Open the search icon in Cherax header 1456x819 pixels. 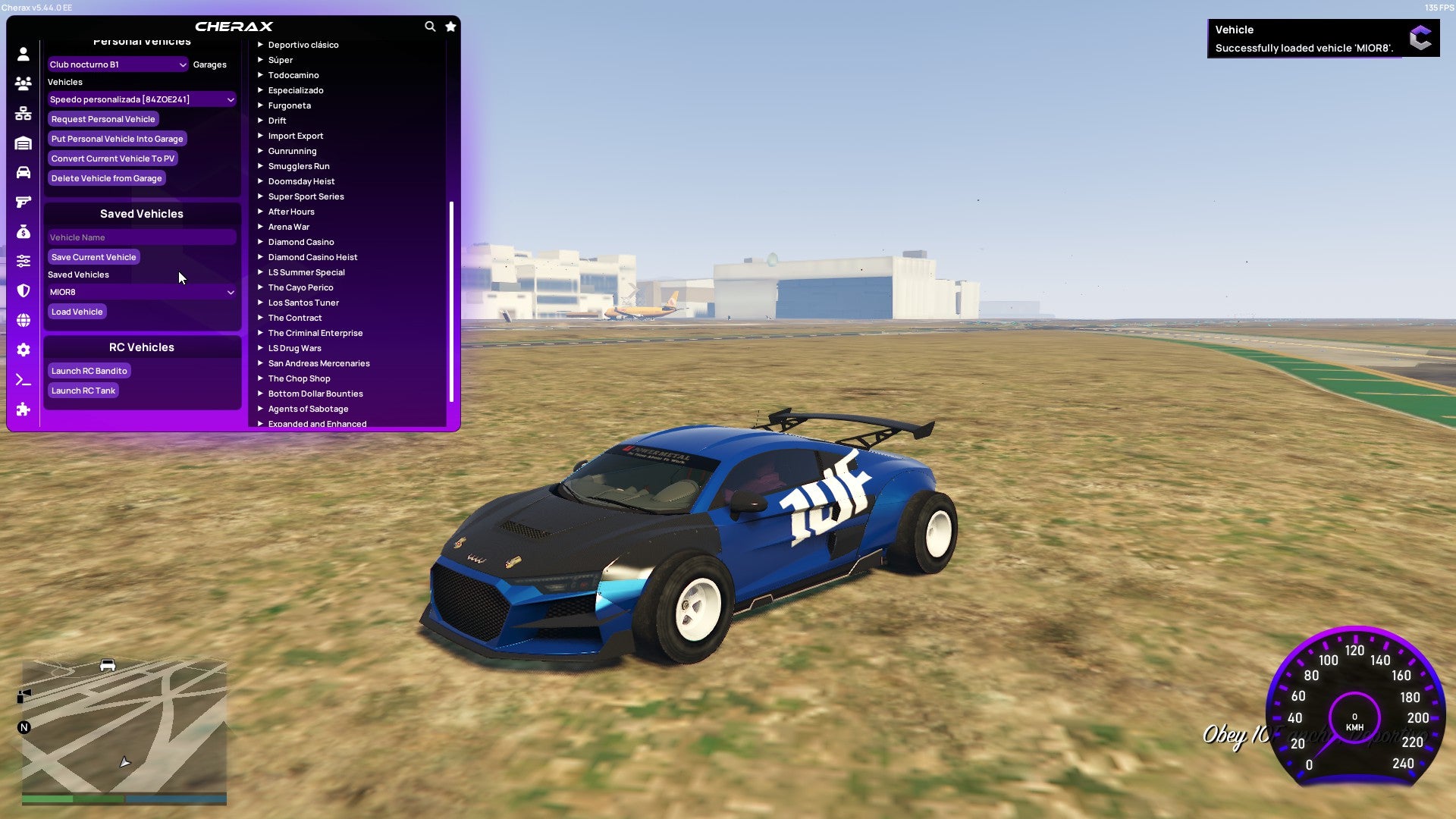pos(430,26)
